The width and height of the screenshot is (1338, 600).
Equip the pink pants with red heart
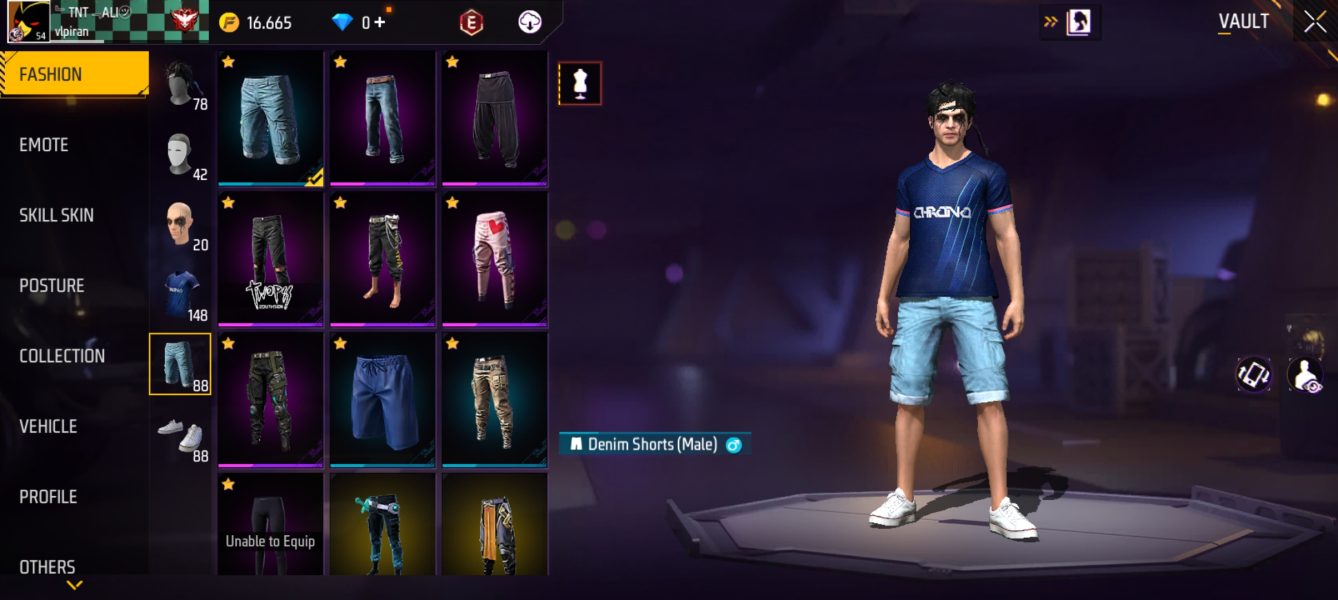pyautogui.click(x=495, y=260)
